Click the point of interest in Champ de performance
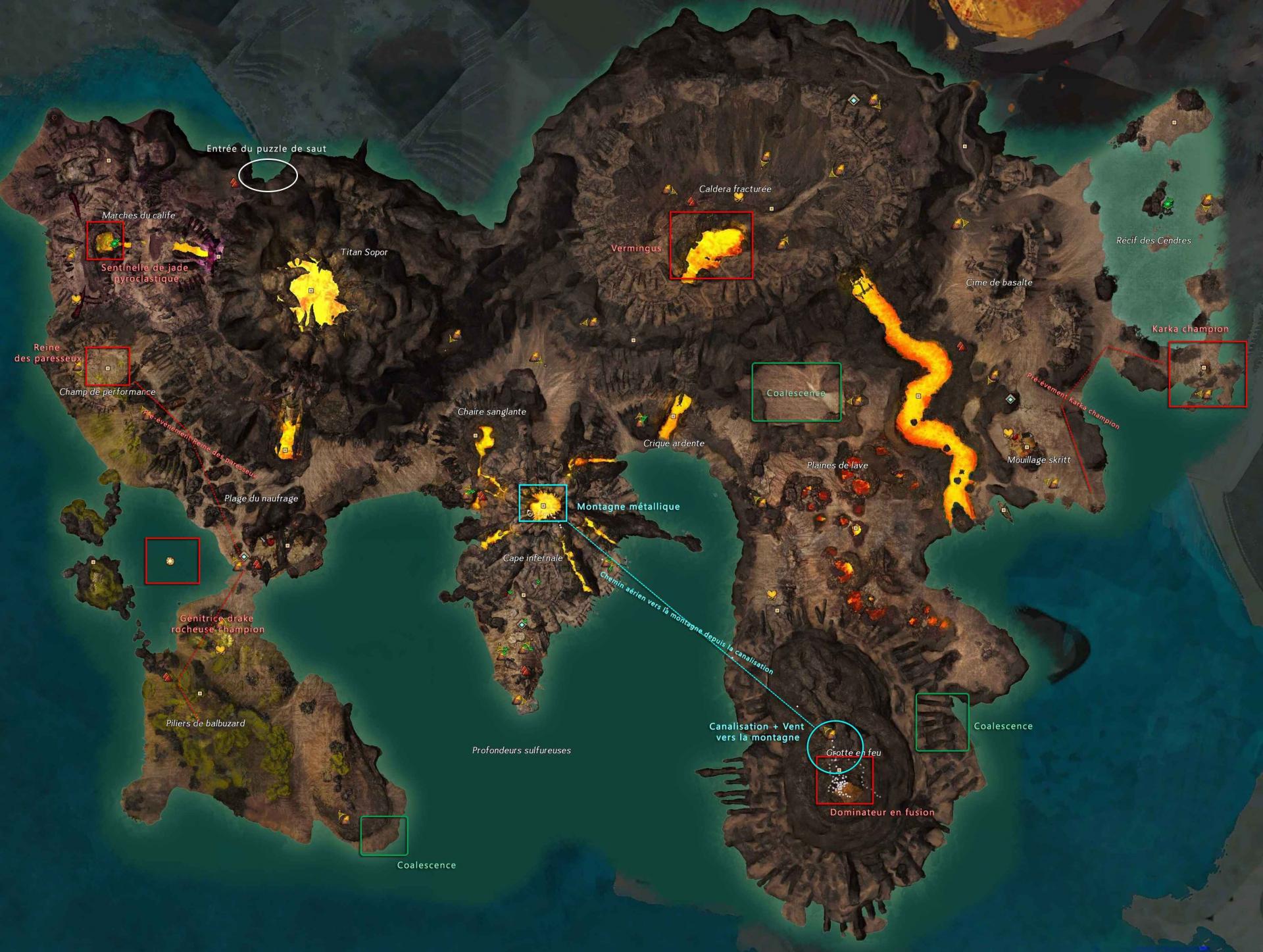This screenshot has height=952, width=1263. [108, 368]
